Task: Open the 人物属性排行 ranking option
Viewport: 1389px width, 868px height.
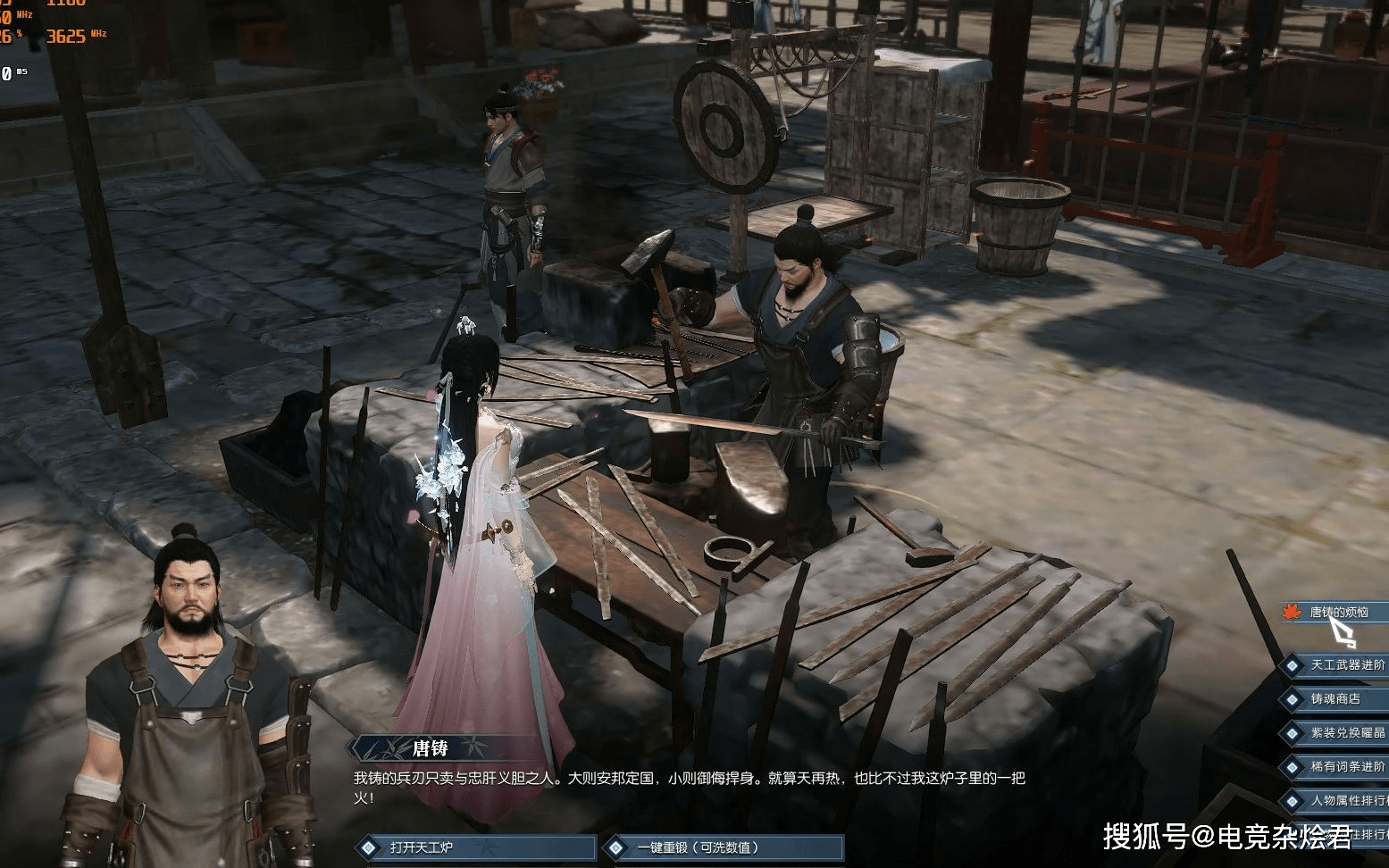Action: (x=1346, y=801)
